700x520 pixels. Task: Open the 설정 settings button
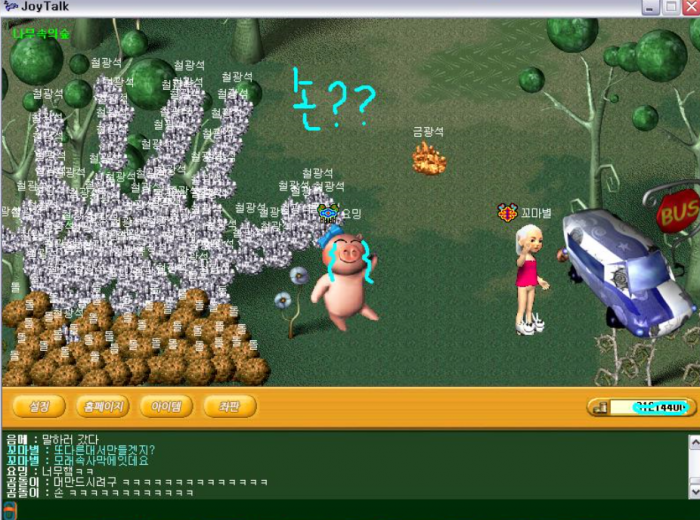click(x=39, y=407)
